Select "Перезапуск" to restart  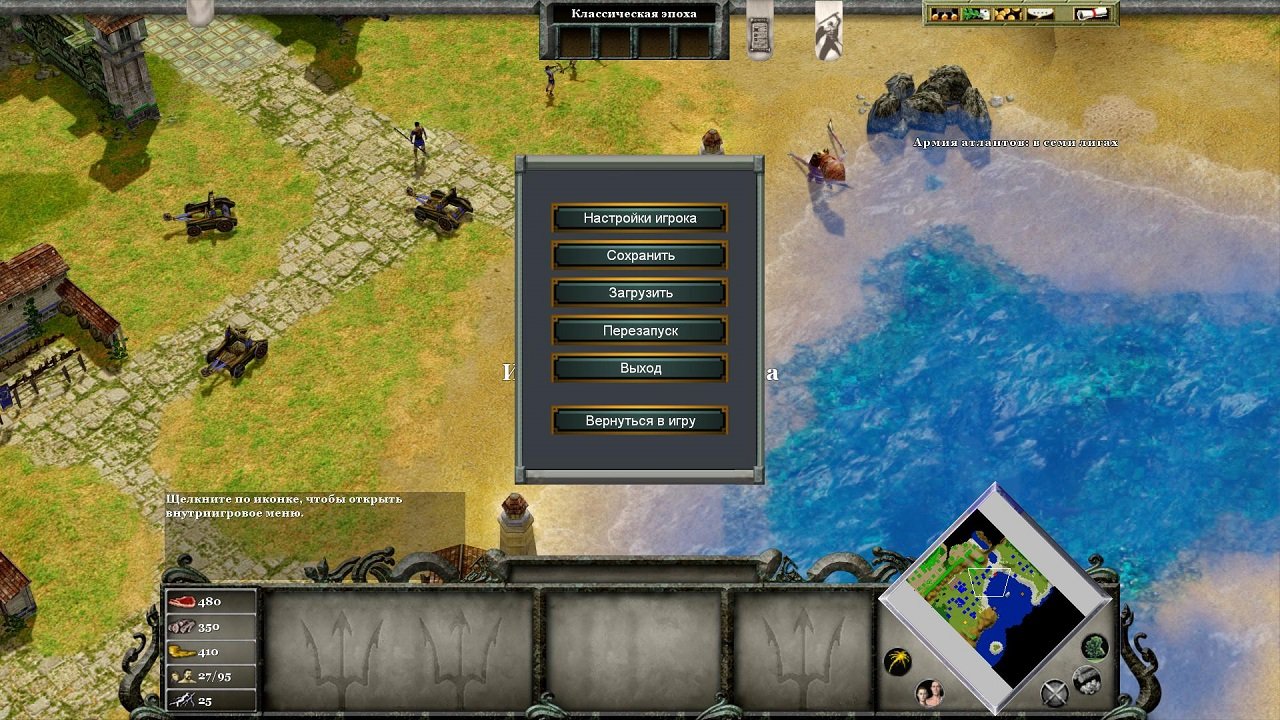[x=639, y=330]
